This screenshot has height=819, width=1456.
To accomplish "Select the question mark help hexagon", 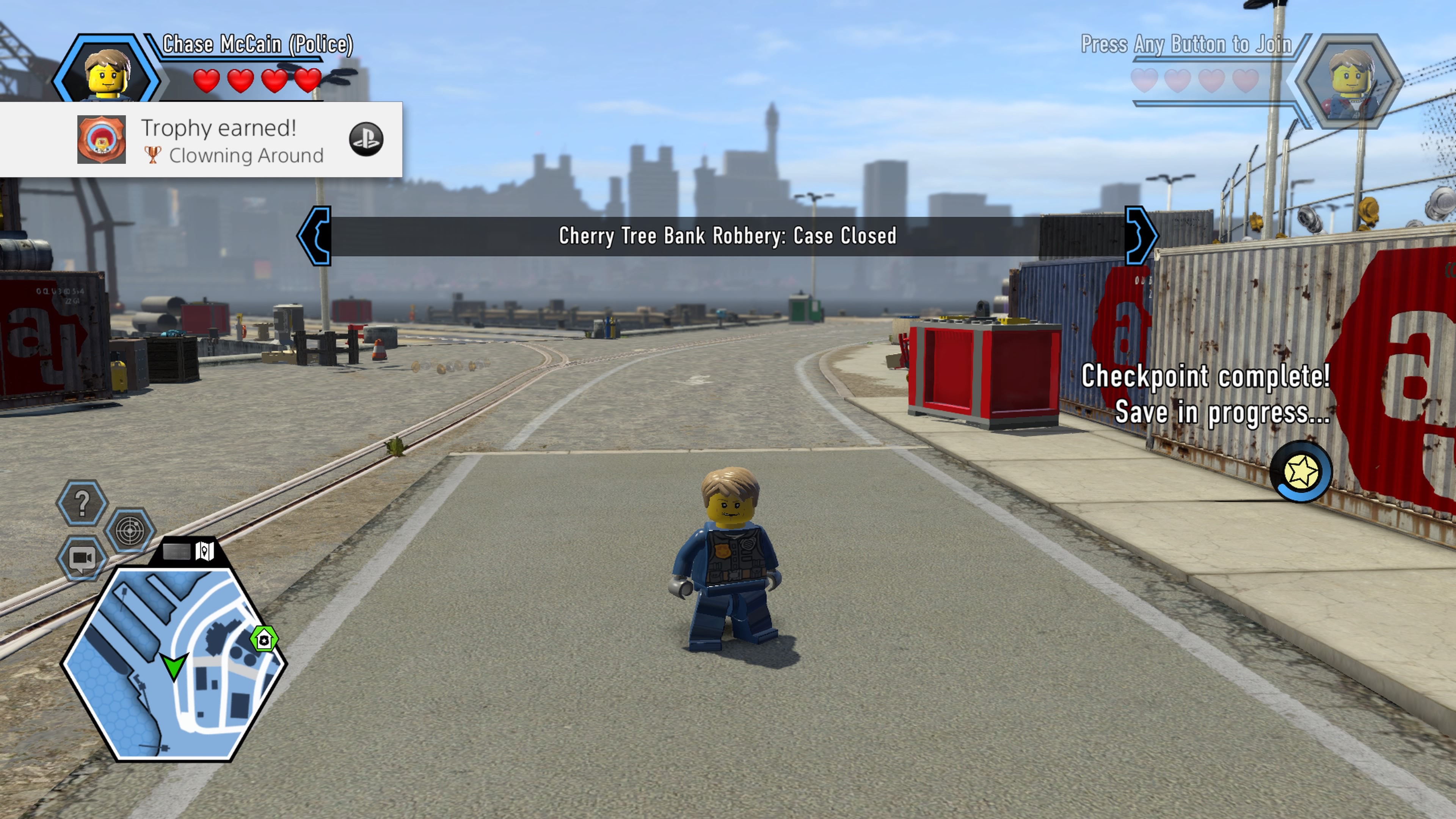I will (83, 503).
